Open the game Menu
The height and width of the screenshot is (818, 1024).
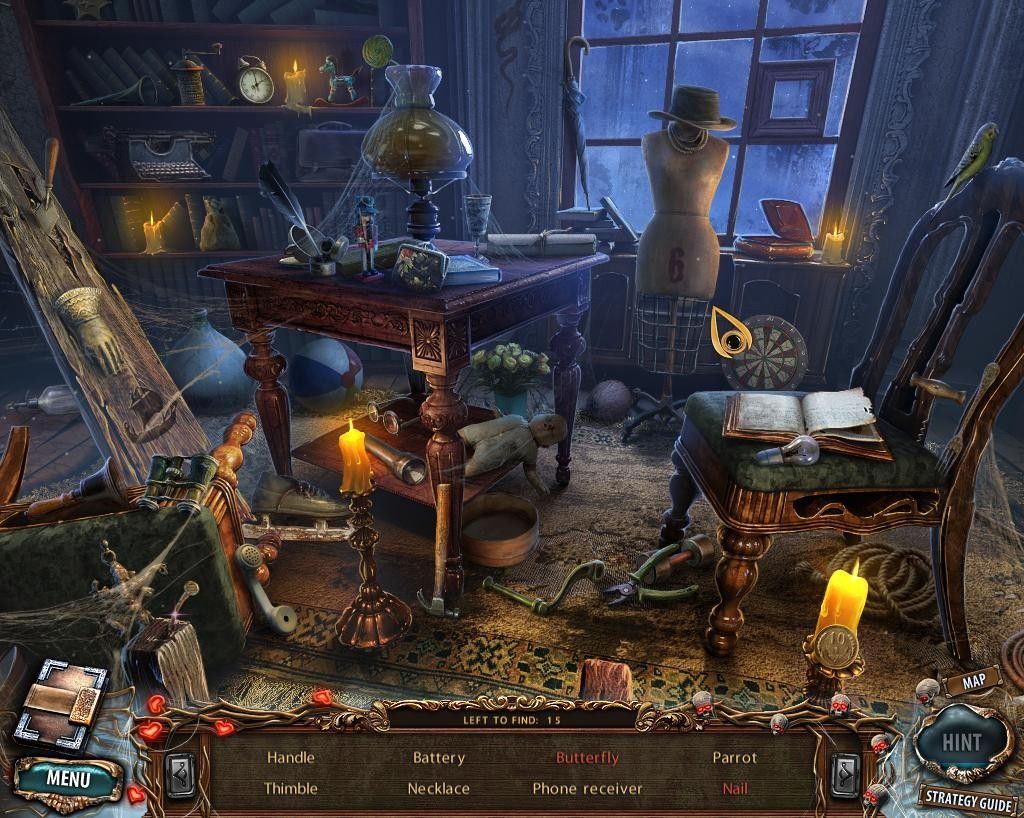coord(68,778)
